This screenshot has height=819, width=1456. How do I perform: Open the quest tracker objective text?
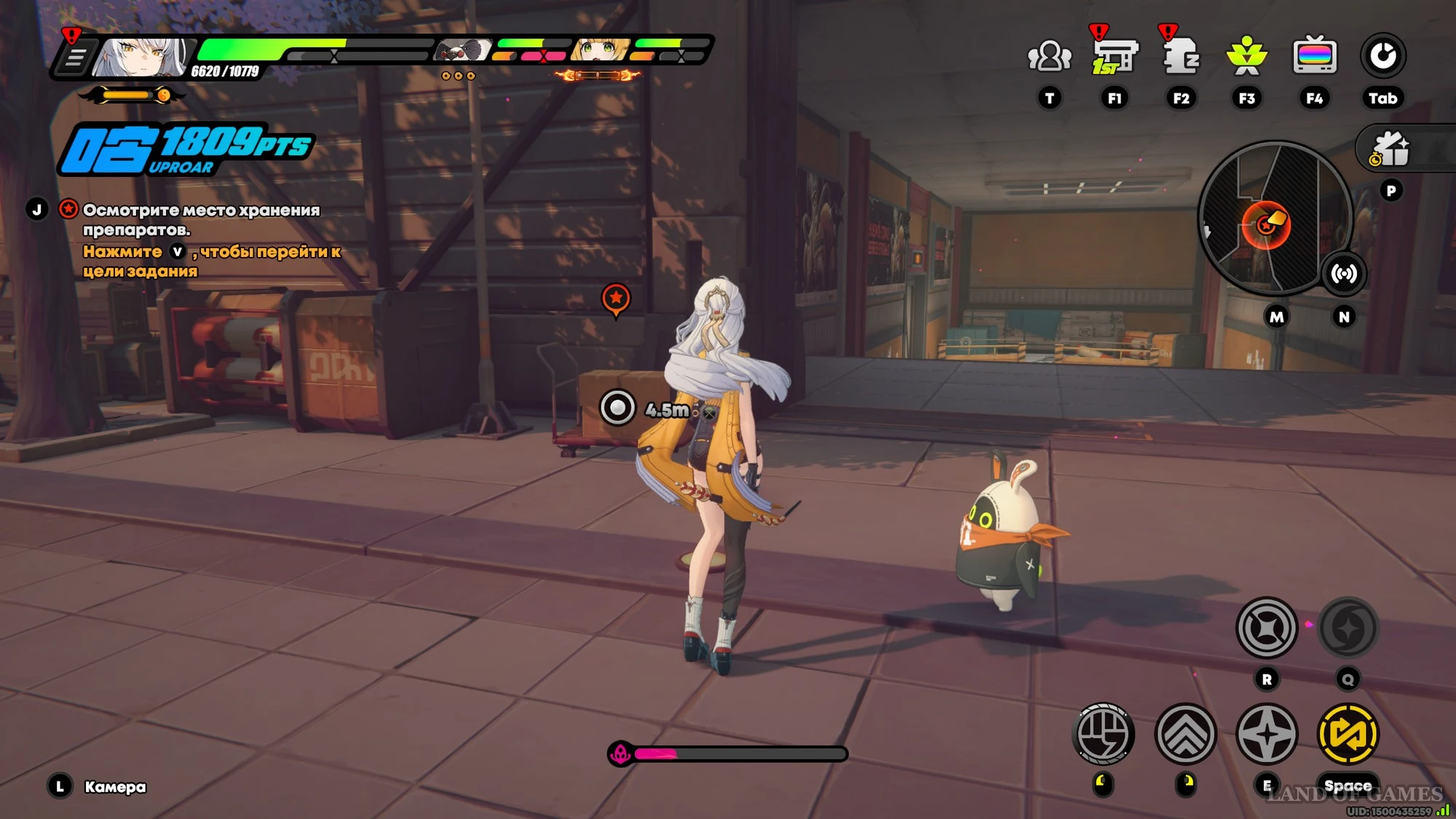coord(201,220)
